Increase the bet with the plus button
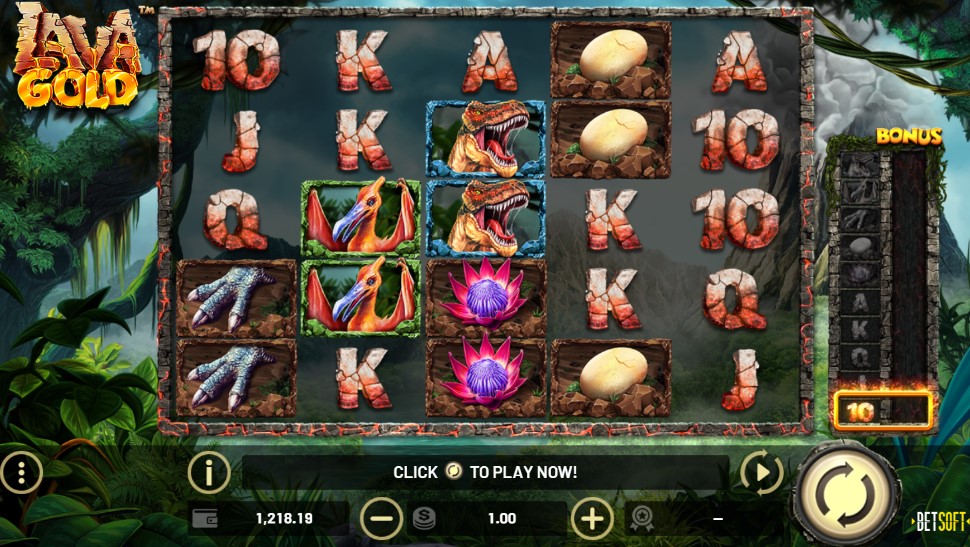Screen dimensions: 970x547 [592, 518]
